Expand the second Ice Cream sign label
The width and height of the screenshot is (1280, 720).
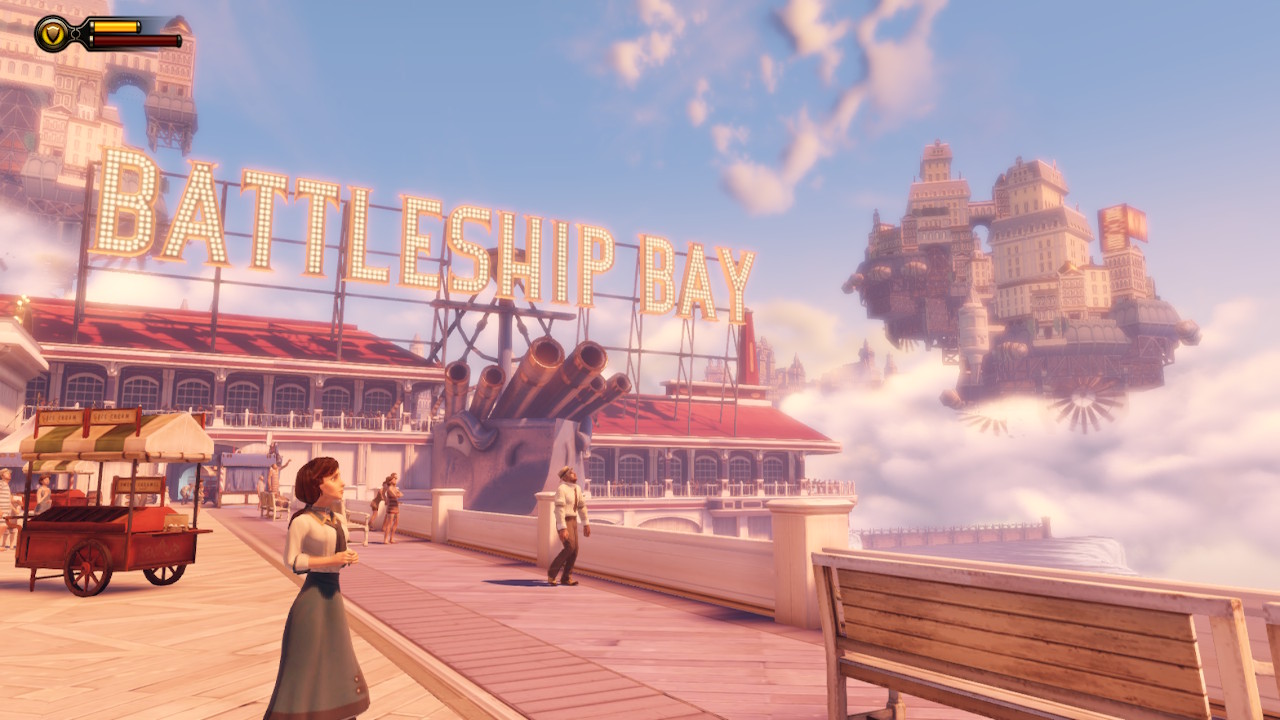point(110,417)
